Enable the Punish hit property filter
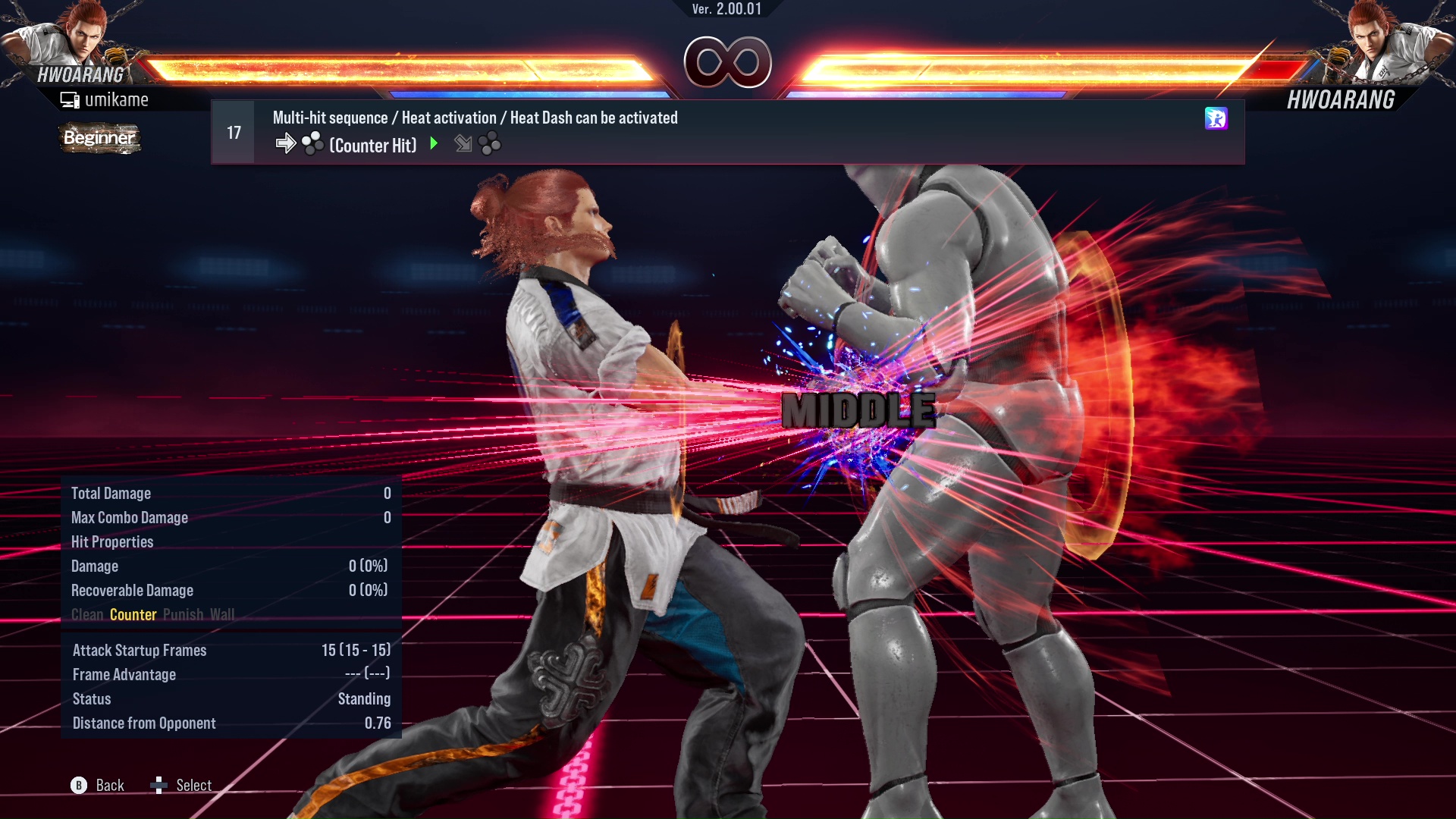The width and height of the screenshot is (1456, 819). click(183, 615)
